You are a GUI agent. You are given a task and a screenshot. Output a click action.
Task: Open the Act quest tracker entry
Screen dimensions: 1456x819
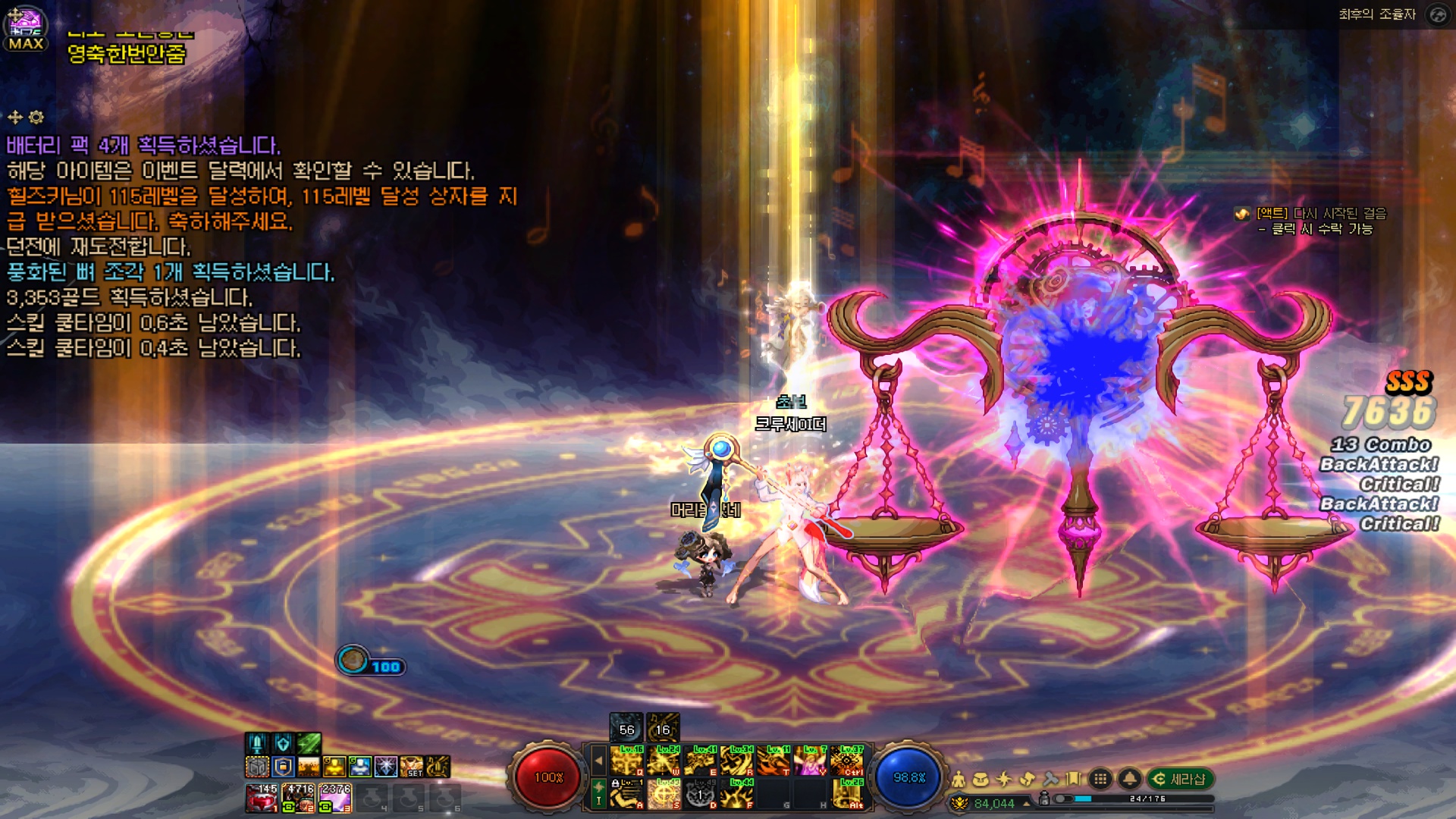tap(1319, 214)
